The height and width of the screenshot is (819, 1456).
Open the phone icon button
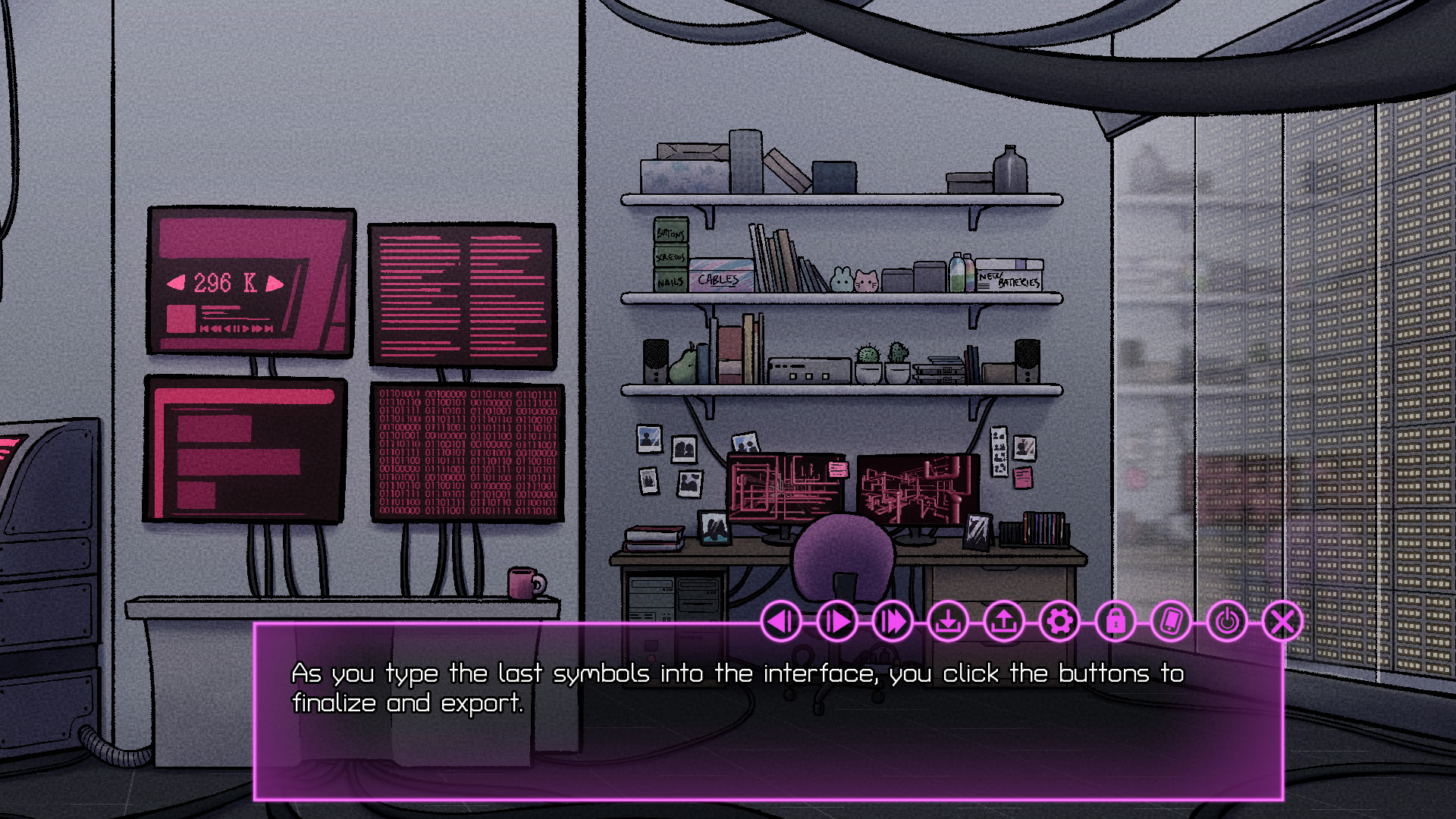coord(1171,622)
